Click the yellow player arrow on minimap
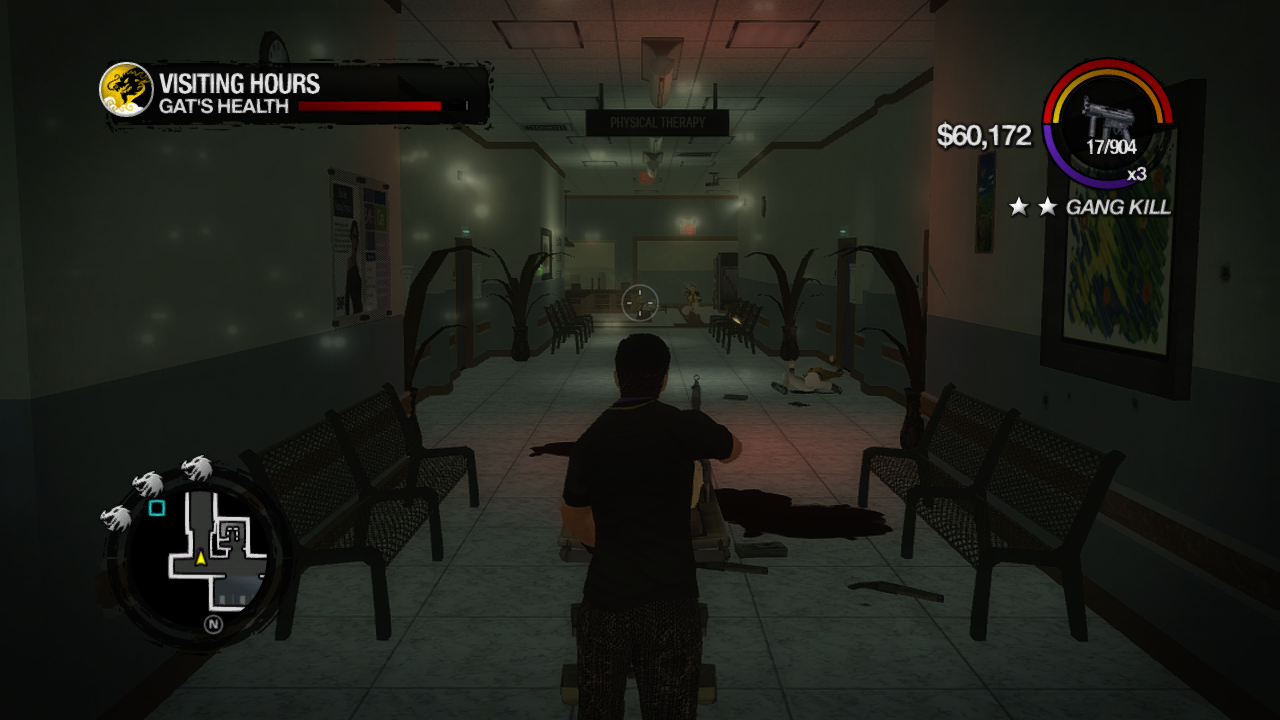 click(201, 557)
